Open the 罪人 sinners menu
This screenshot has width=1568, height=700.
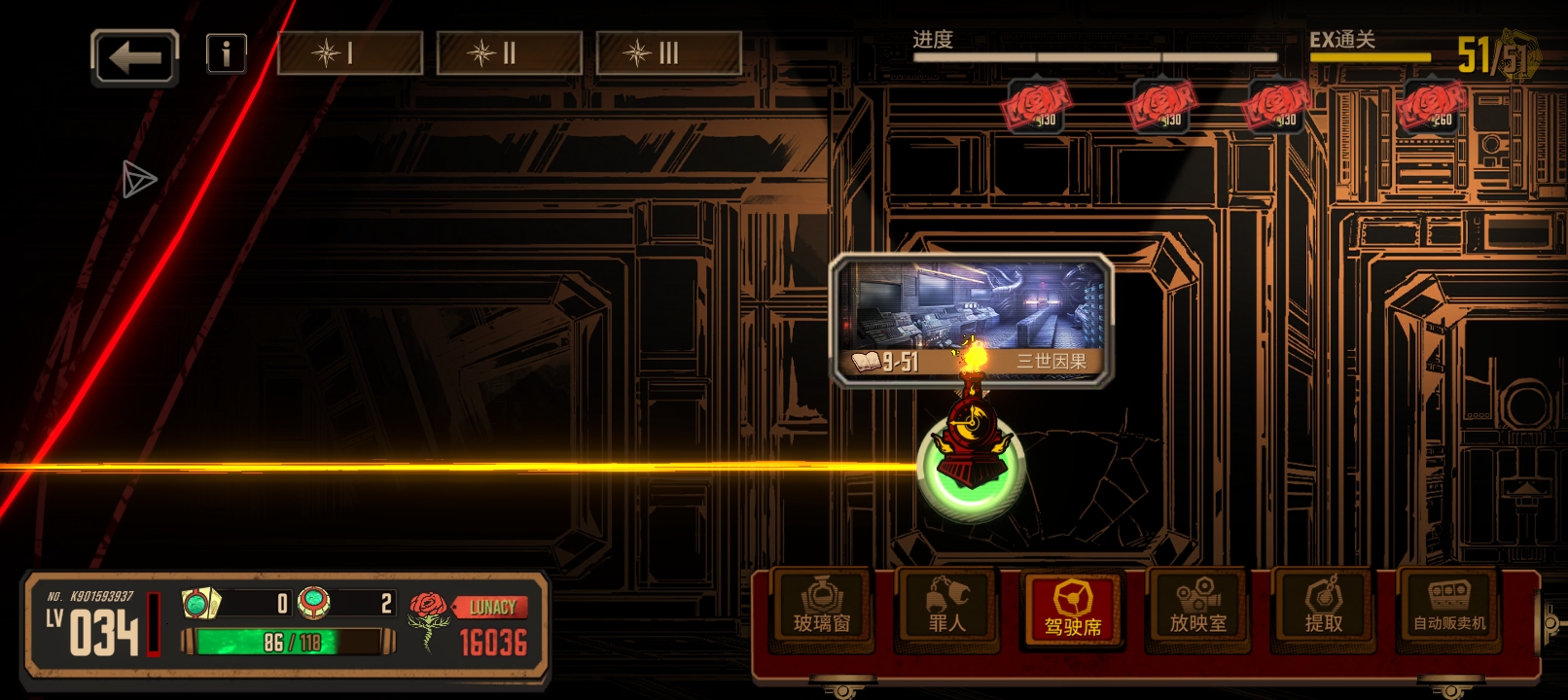coord(946,609)
